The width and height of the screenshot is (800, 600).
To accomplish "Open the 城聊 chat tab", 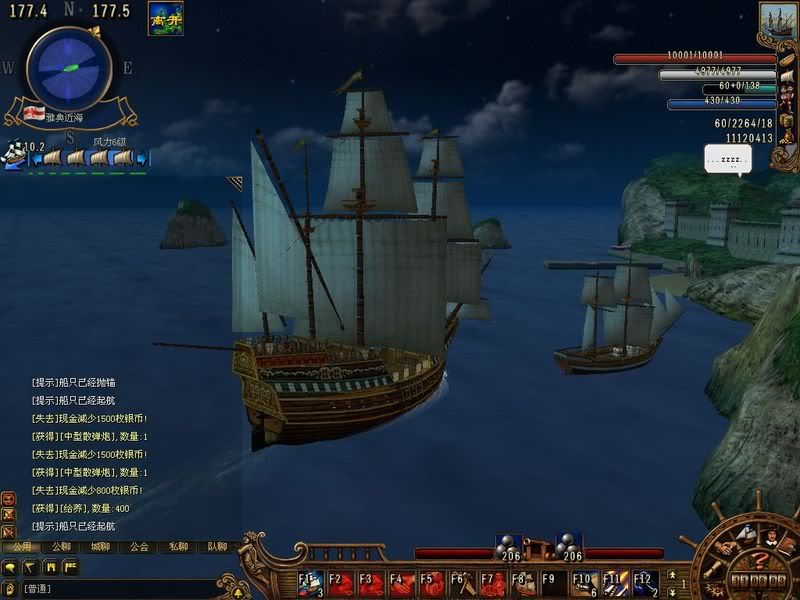I will coord(100,547).
